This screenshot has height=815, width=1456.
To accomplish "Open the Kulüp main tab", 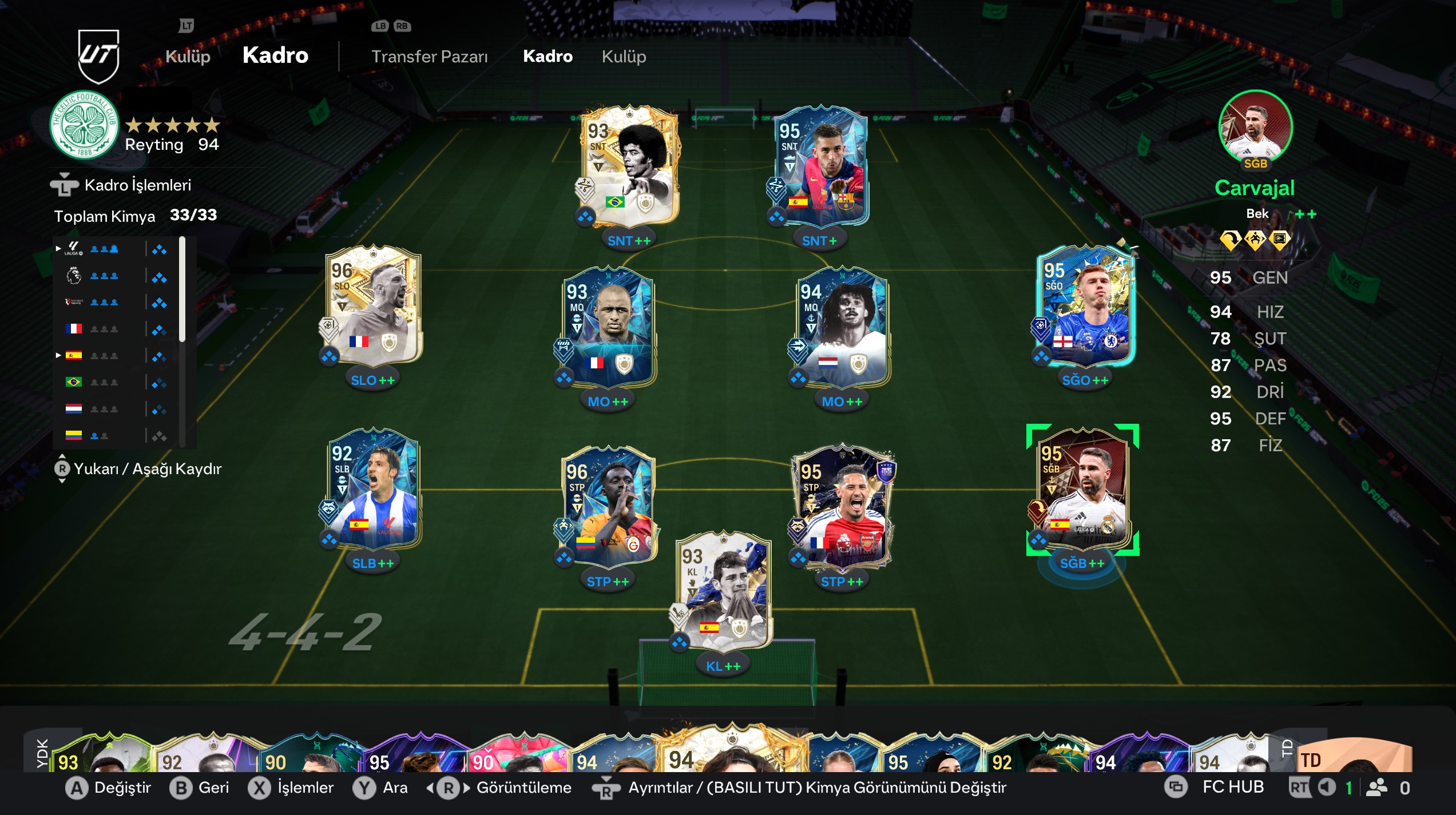I will pyautogui.click(x=188, y=56).
